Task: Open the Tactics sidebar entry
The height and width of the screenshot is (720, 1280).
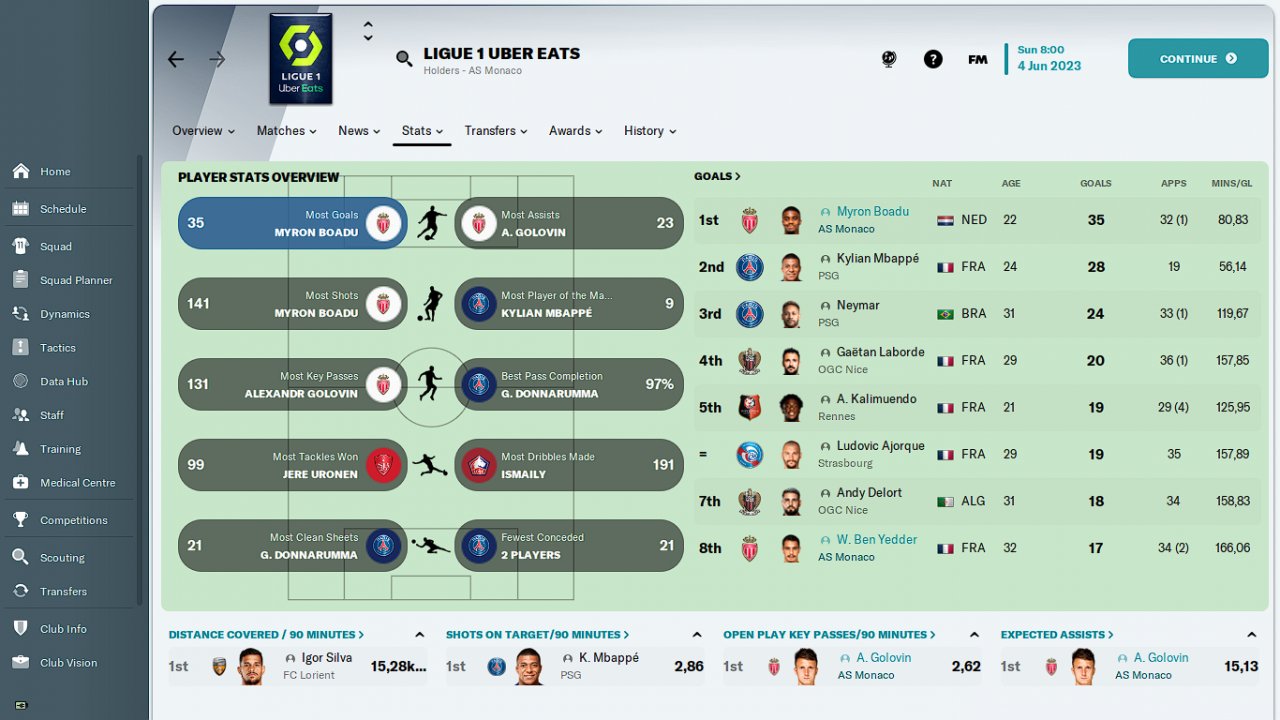Action: (x=58, y=348)
